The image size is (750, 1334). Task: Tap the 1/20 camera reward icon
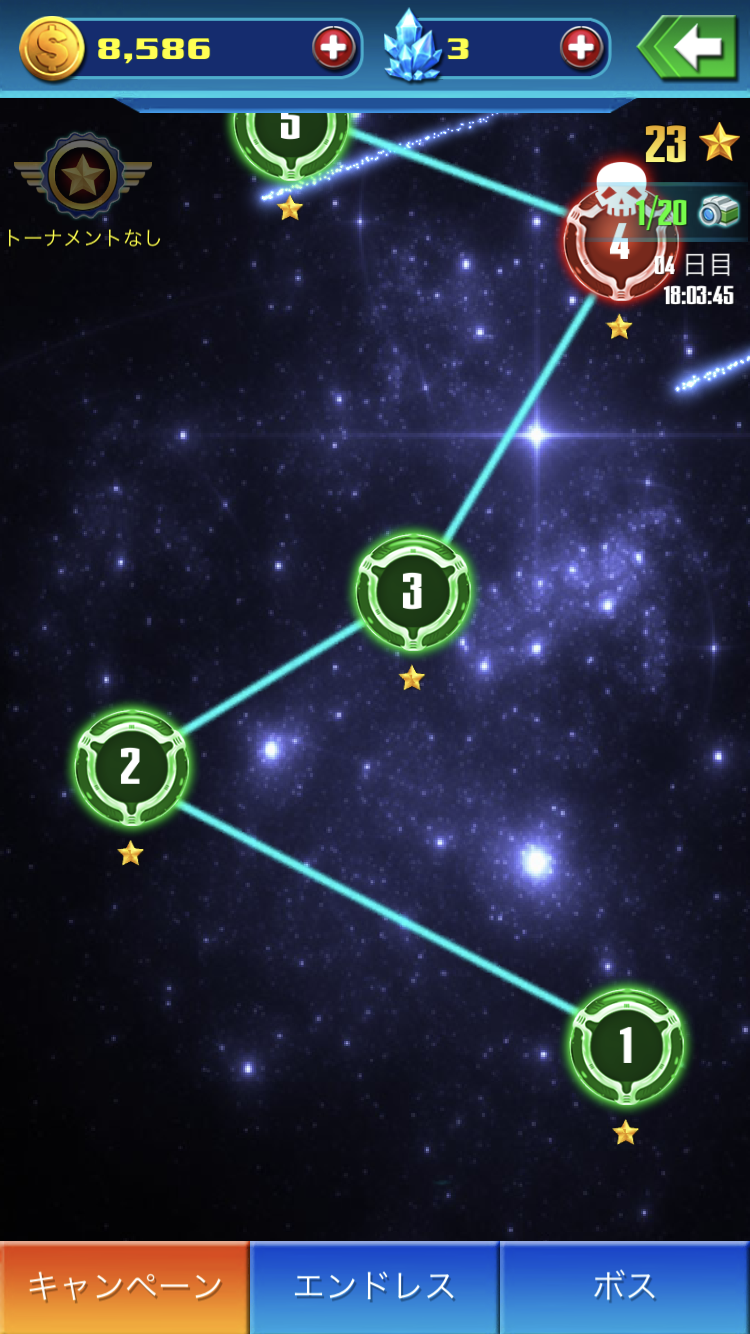click(x=719, y=211)
